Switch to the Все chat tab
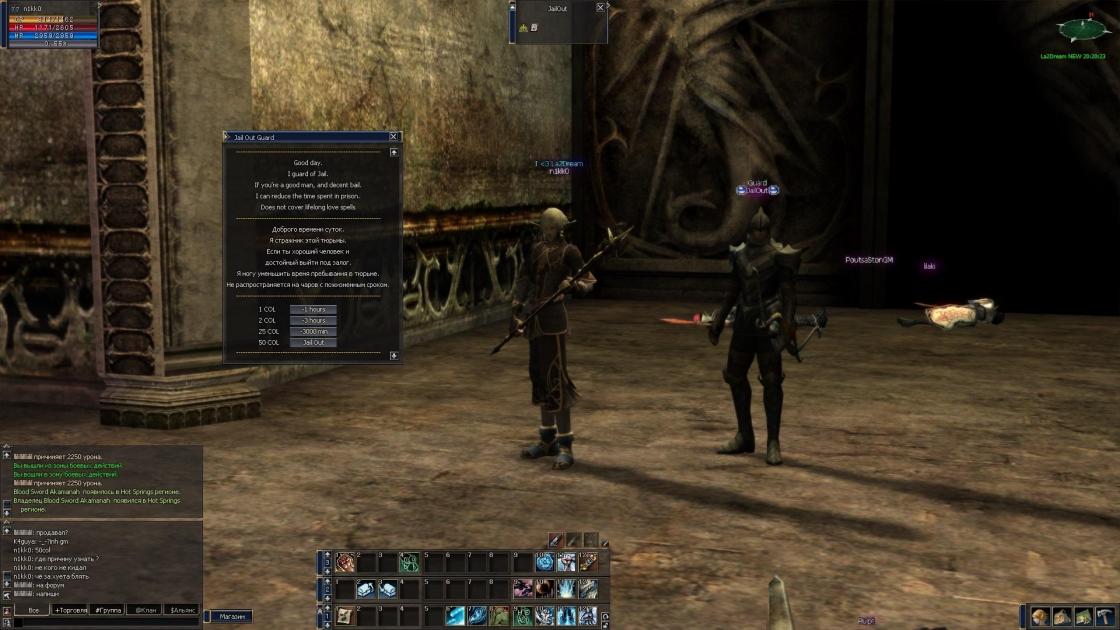This screenshot has width=1120, height=630. 33,609
